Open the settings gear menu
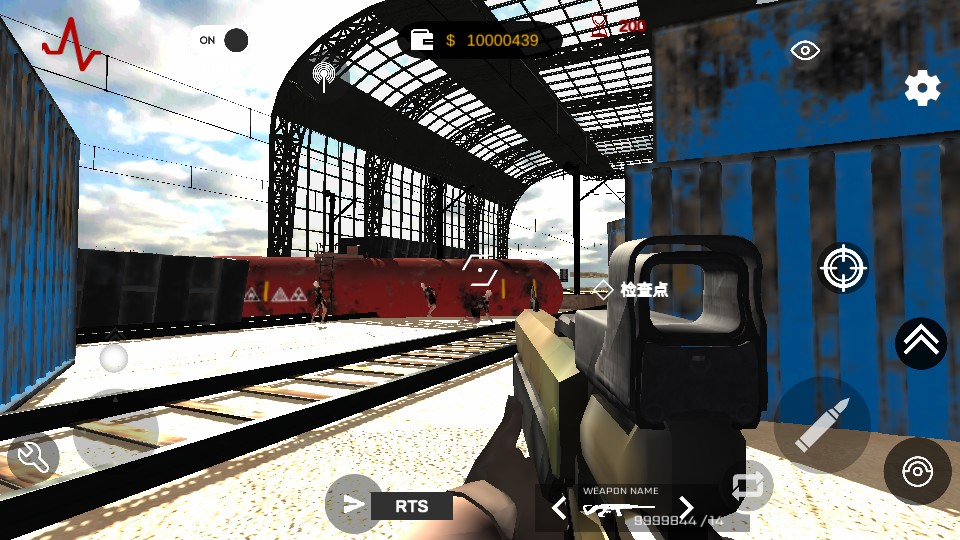Viewport: 960px width, 540px height. (922, 88)
